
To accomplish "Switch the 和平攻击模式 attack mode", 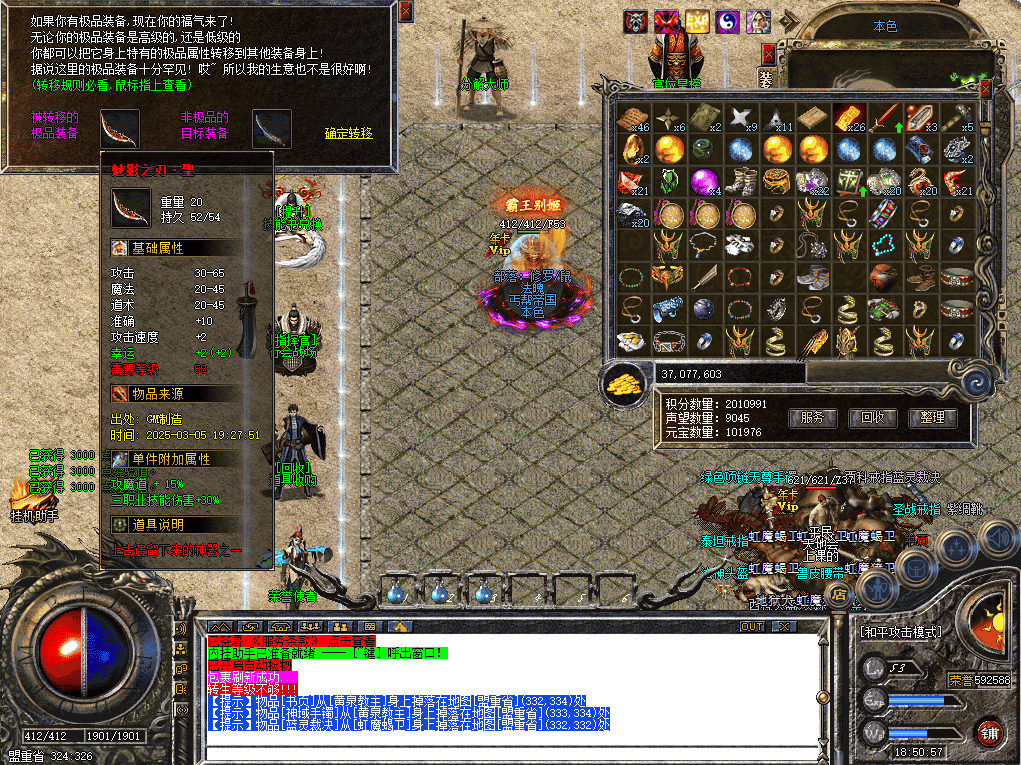I will pyautogui.click(x=900, y=632).
